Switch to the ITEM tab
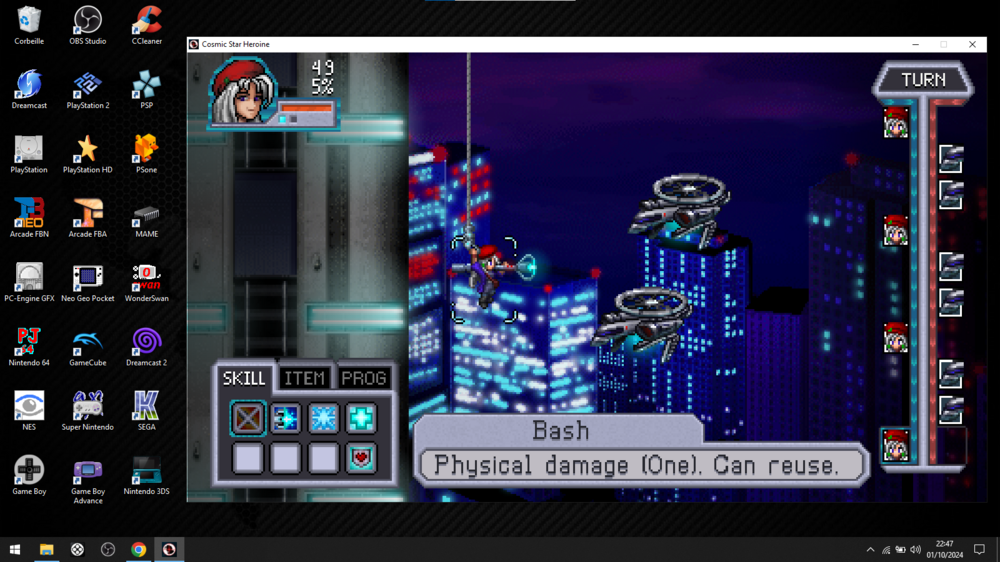 [x=304, y=378]
